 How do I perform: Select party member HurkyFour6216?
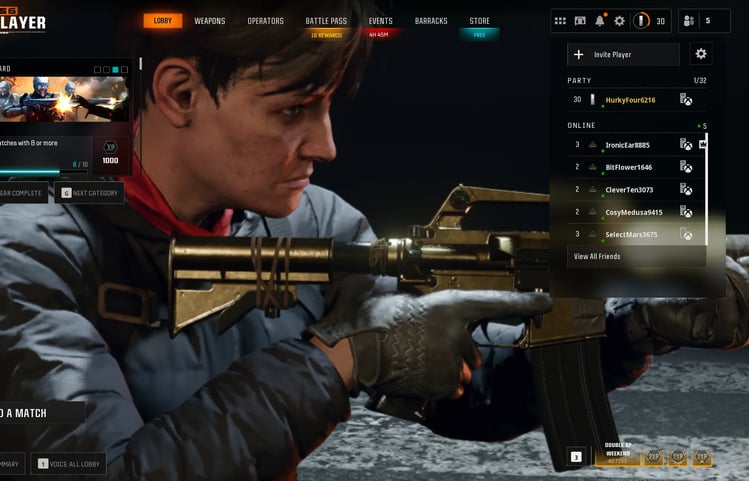[x=630, y=99]
